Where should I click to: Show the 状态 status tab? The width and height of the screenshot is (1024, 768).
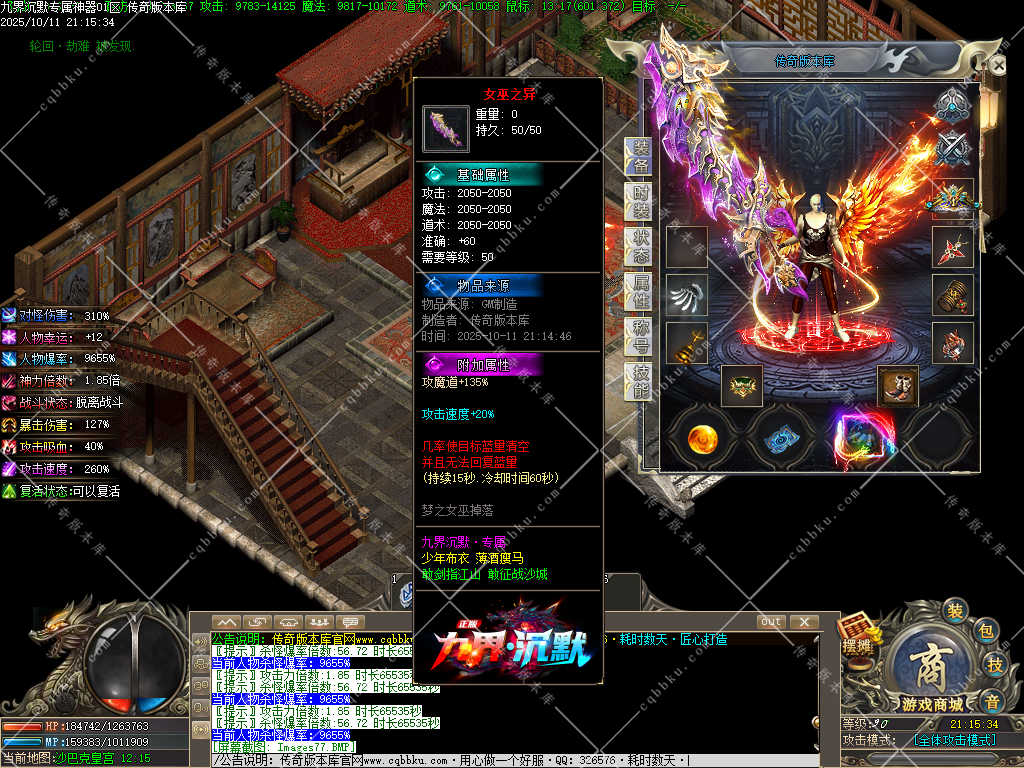coord(639,246)
